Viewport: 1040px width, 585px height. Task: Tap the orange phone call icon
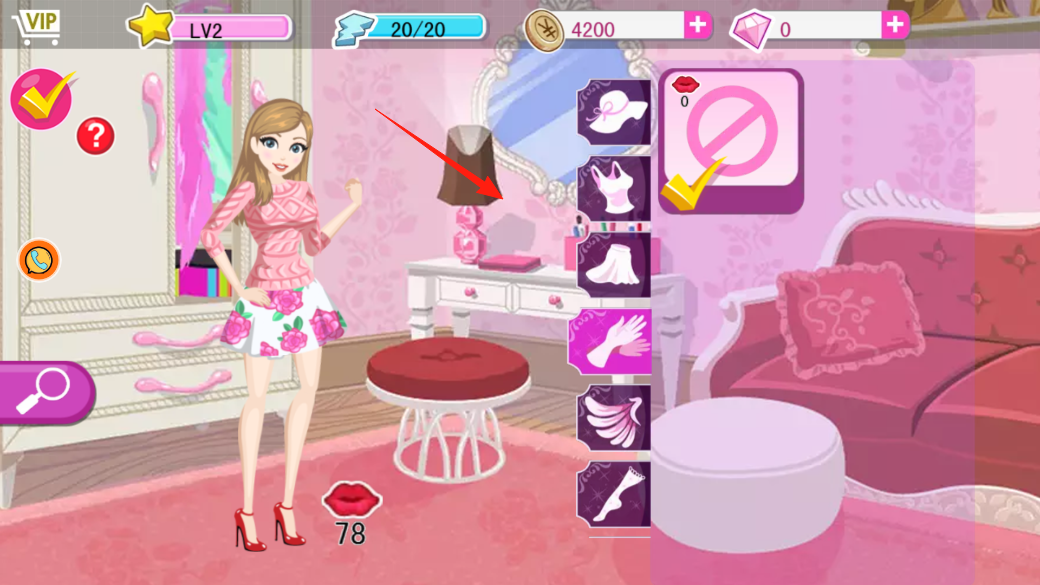(x=39, y=260)
